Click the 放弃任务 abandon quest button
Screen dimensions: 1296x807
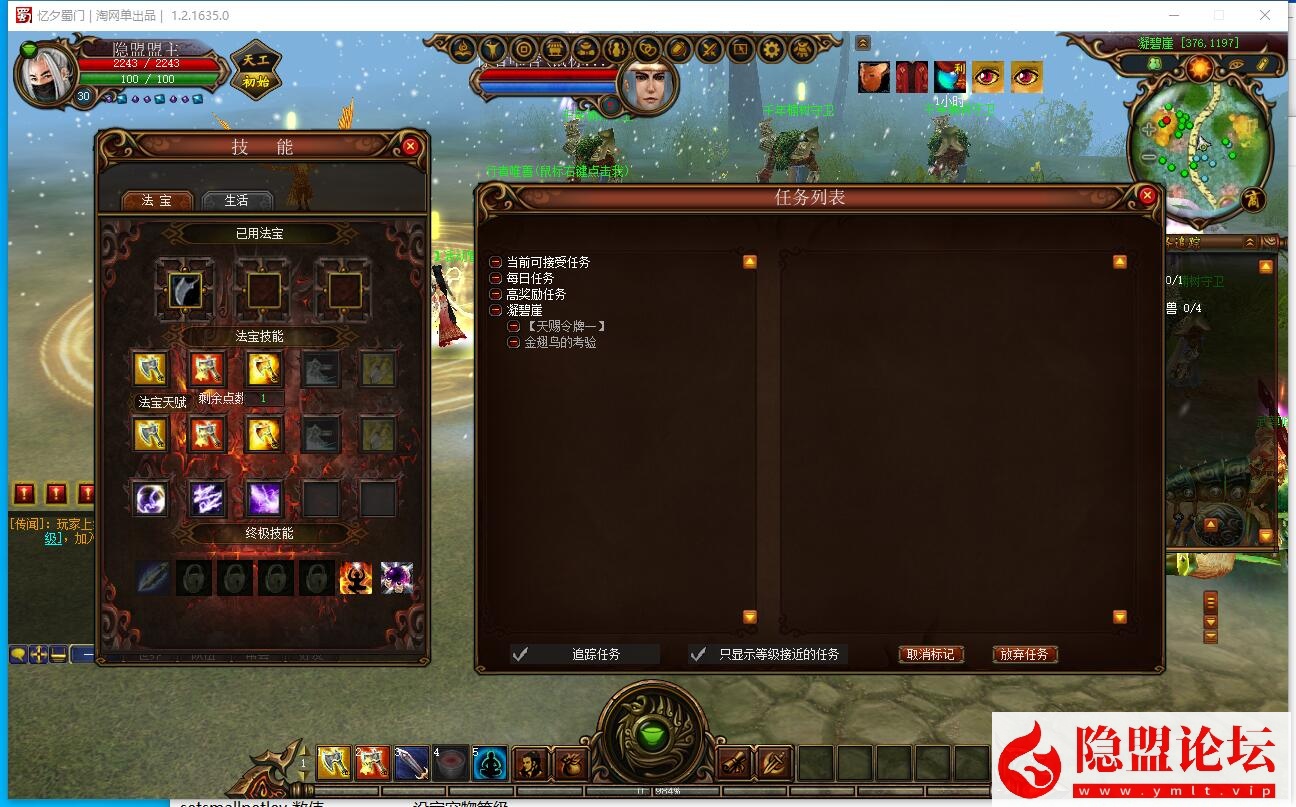pyautogui.click(x=1025, y=655)
